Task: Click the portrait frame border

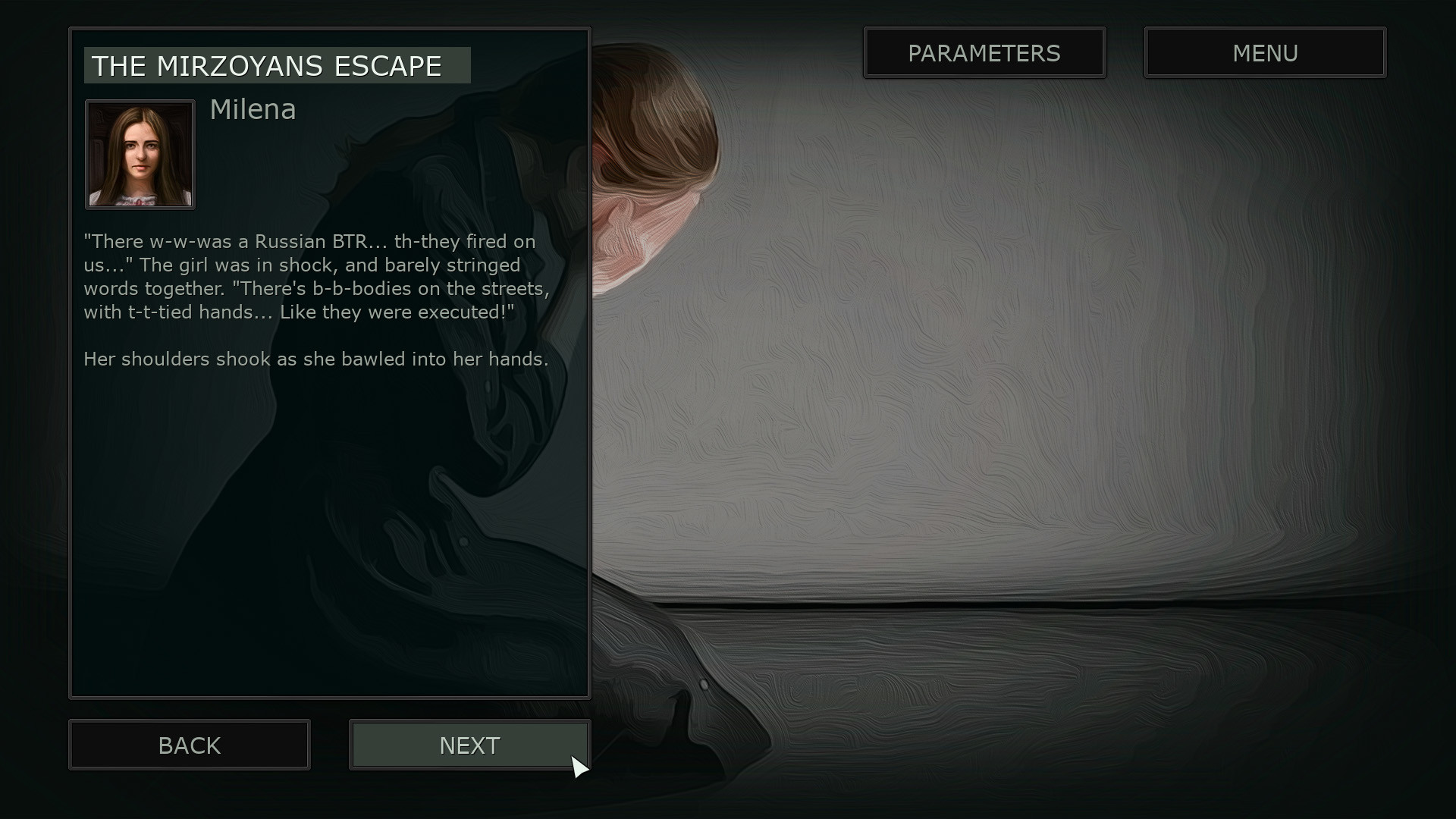Action: click(140, 101)
